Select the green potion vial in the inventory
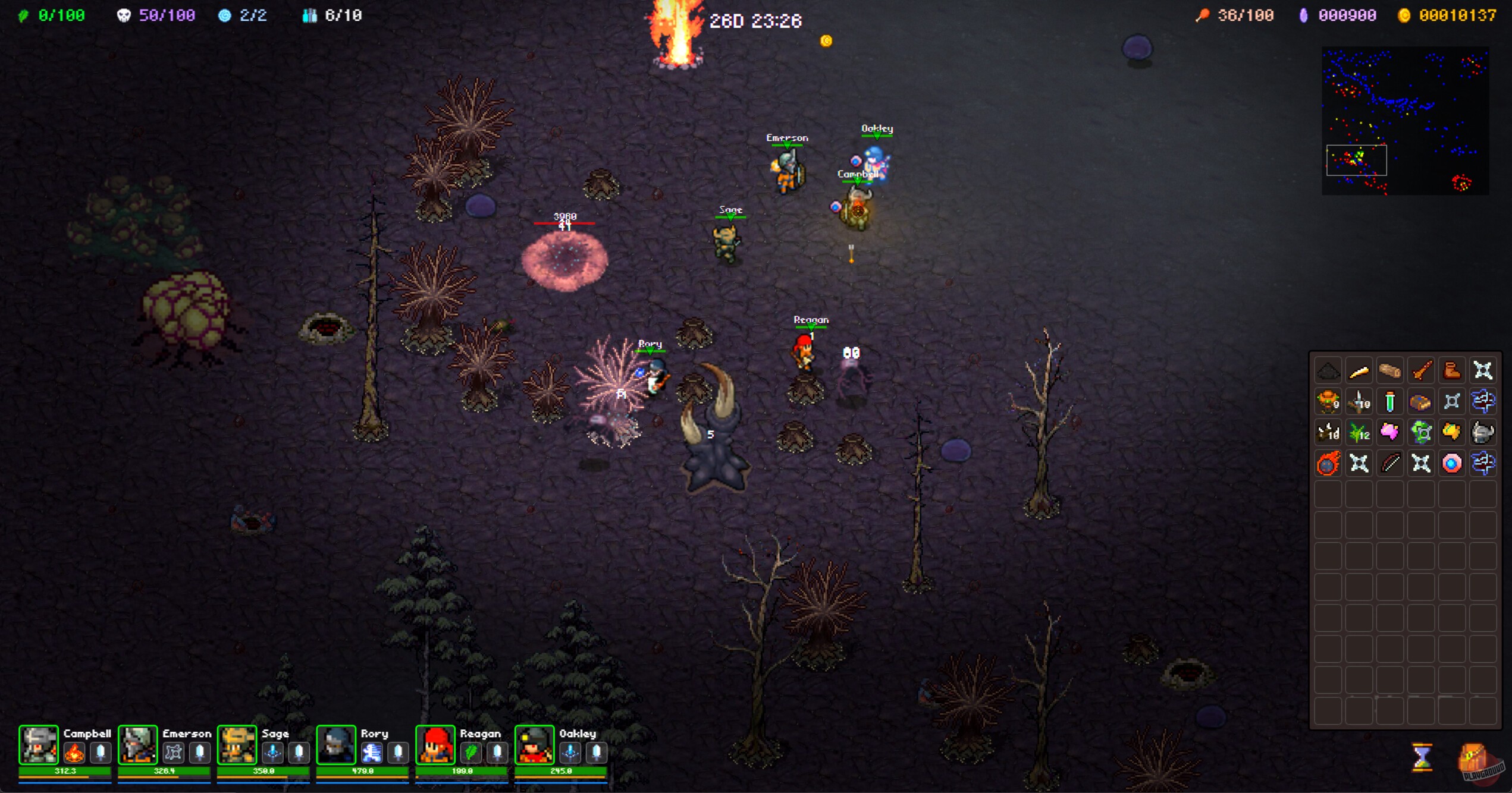Image resolution: width=1512 pixels, height=793 pixels. pyautogui.click(x=1390, y=401)
